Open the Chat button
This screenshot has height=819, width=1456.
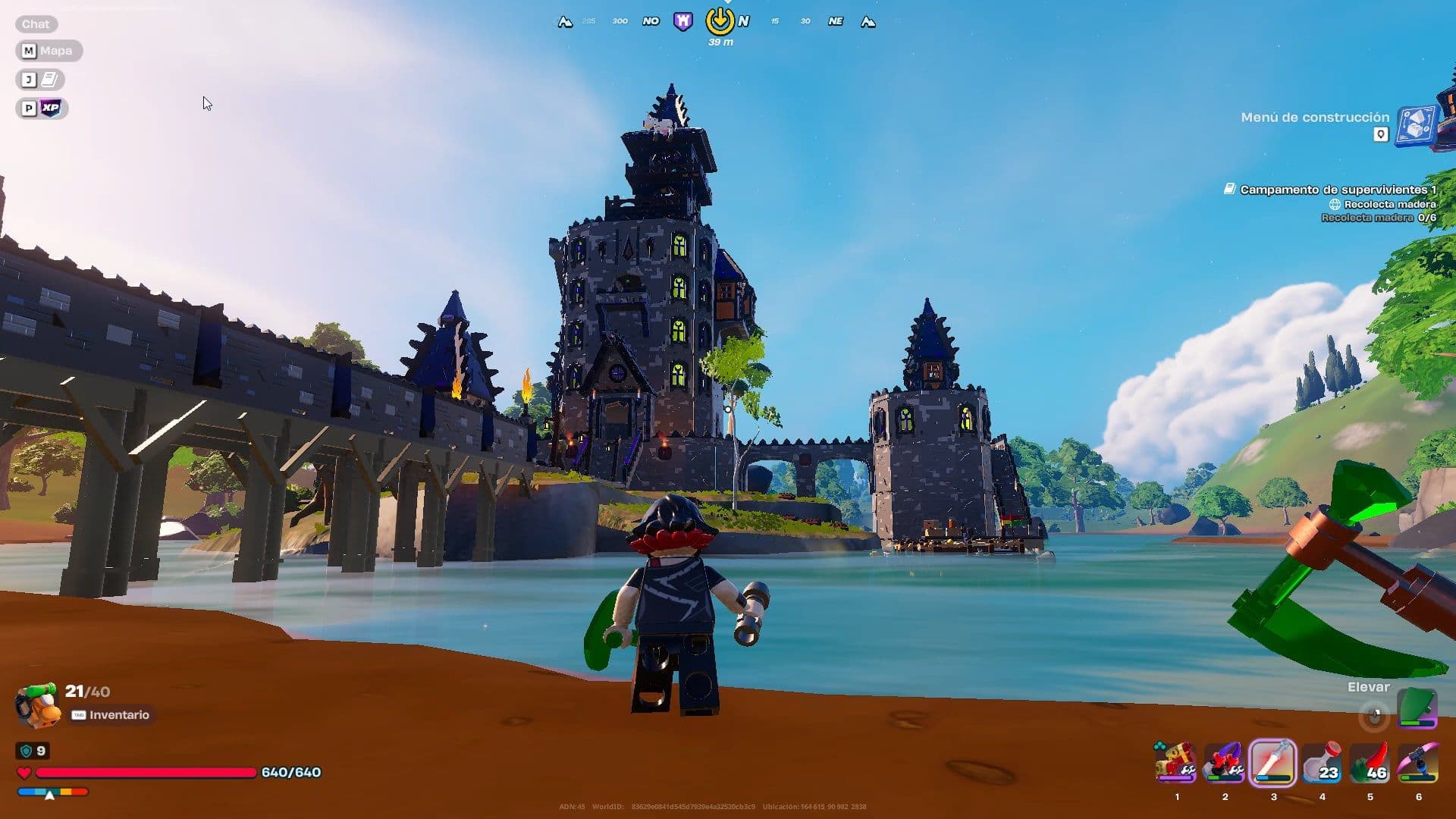[35, 24]
